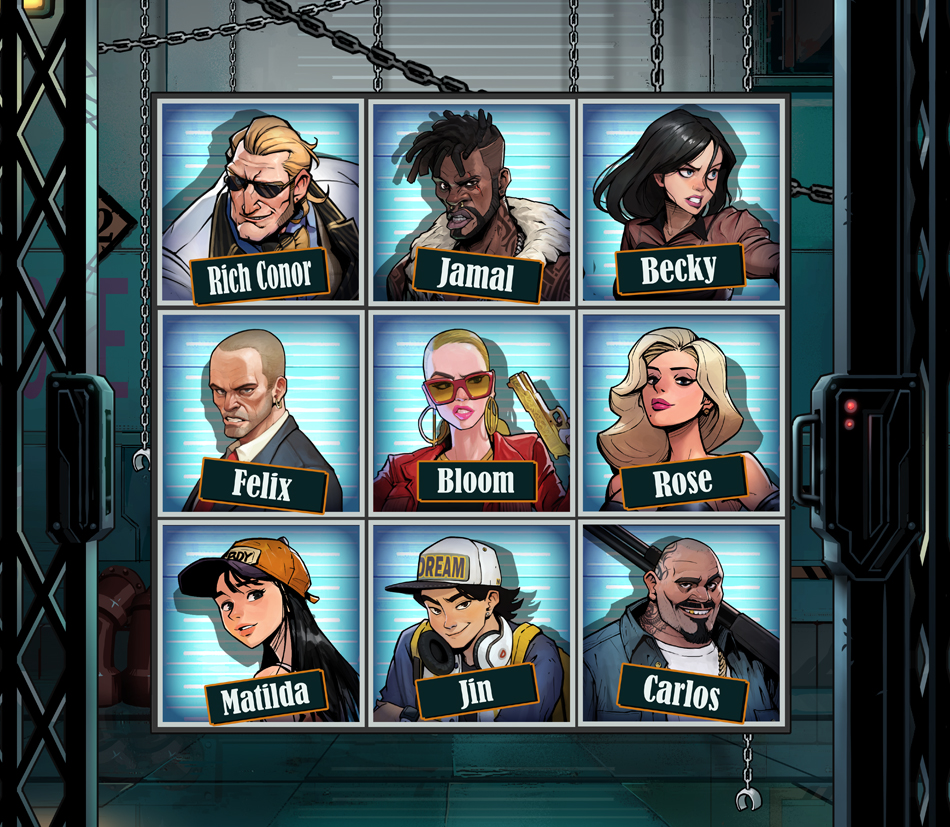Choose Jamal from the character grid
950x827 pixels.
point(471,201)
